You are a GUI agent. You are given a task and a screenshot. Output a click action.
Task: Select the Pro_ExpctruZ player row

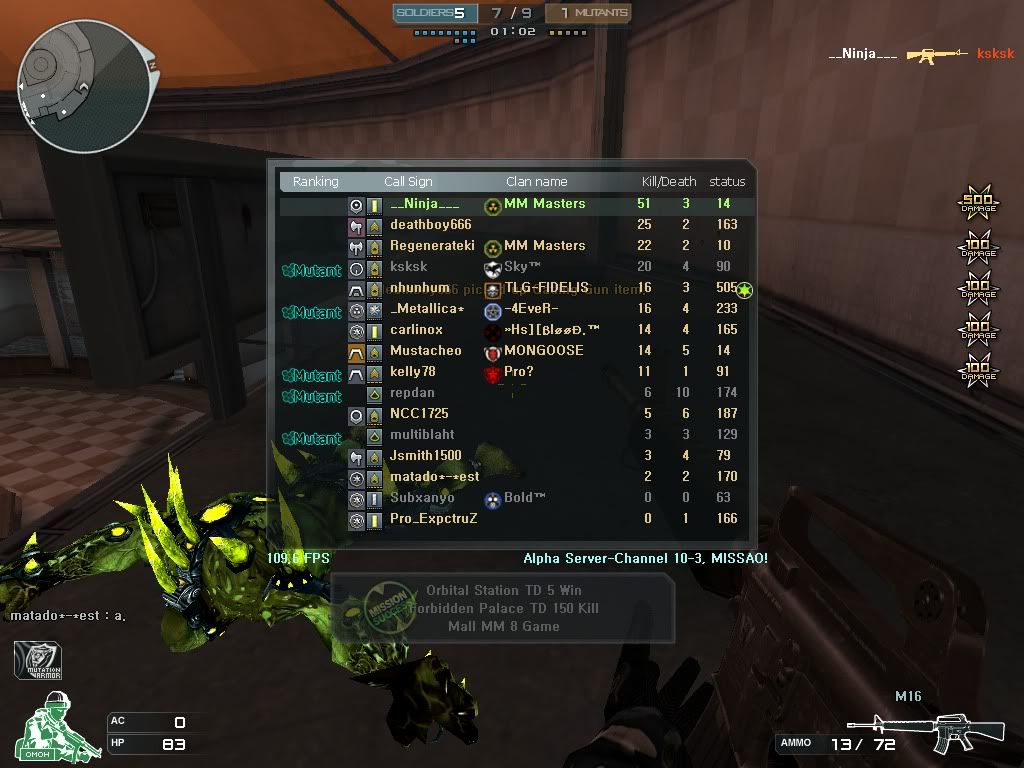513,519
